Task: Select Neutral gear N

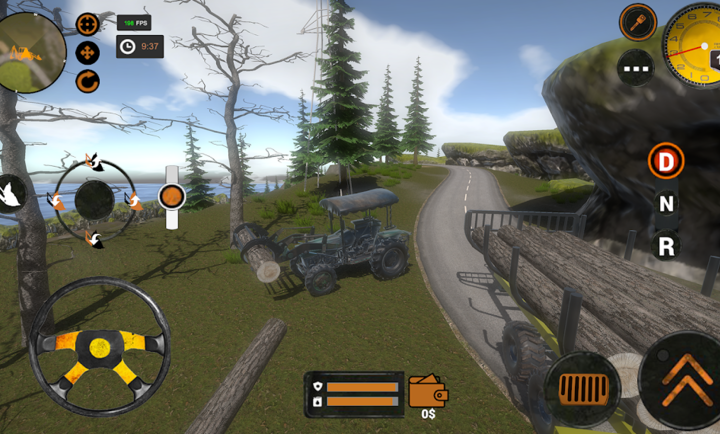Action: (x=665, y=203)
